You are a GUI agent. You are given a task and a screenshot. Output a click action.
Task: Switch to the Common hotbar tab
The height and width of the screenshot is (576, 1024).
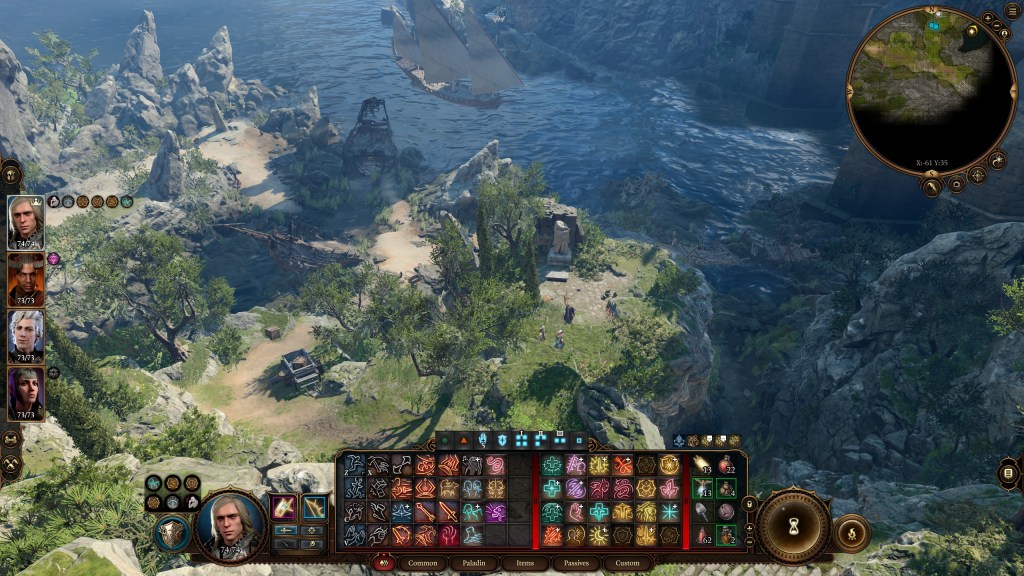tap(421, 563)
